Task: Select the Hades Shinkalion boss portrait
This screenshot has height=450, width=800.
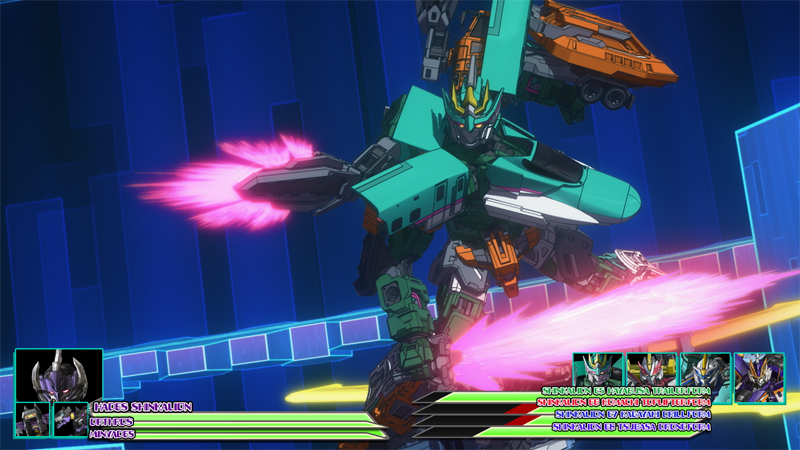Action: click(58, 375)
